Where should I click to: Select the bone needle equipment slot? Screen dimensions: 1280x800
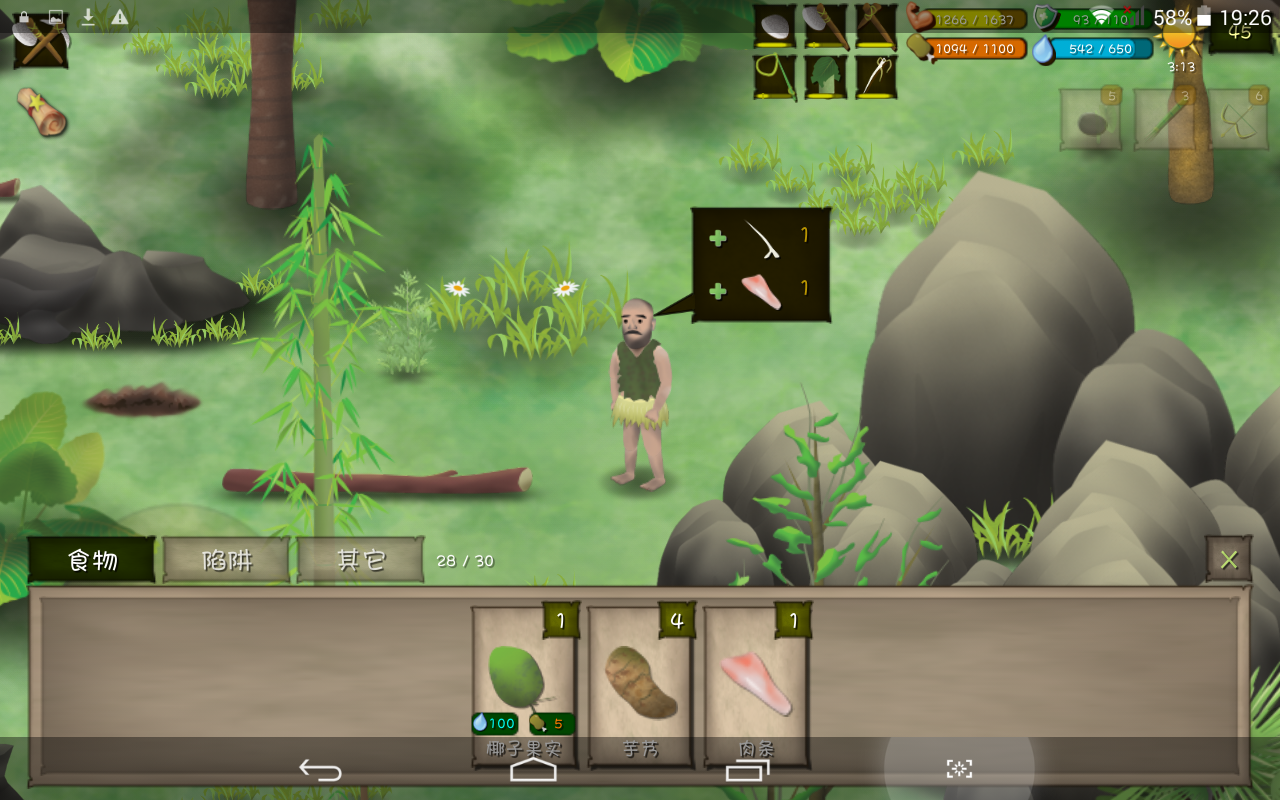(x=875, y=77)
